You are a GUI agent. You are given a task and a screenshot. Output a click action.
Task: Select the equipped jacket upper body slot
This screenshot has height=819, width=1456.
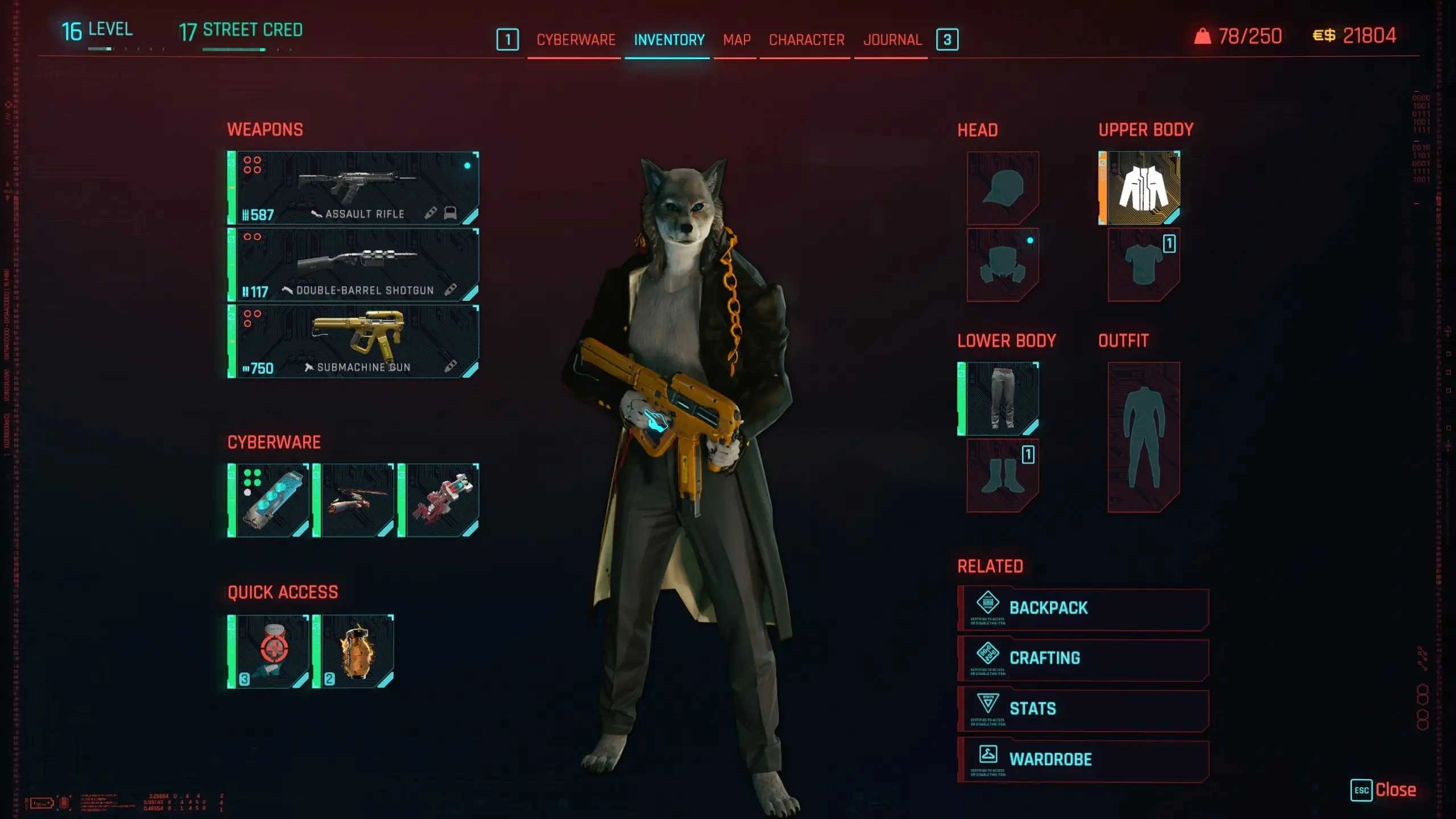coord(1140,188)
